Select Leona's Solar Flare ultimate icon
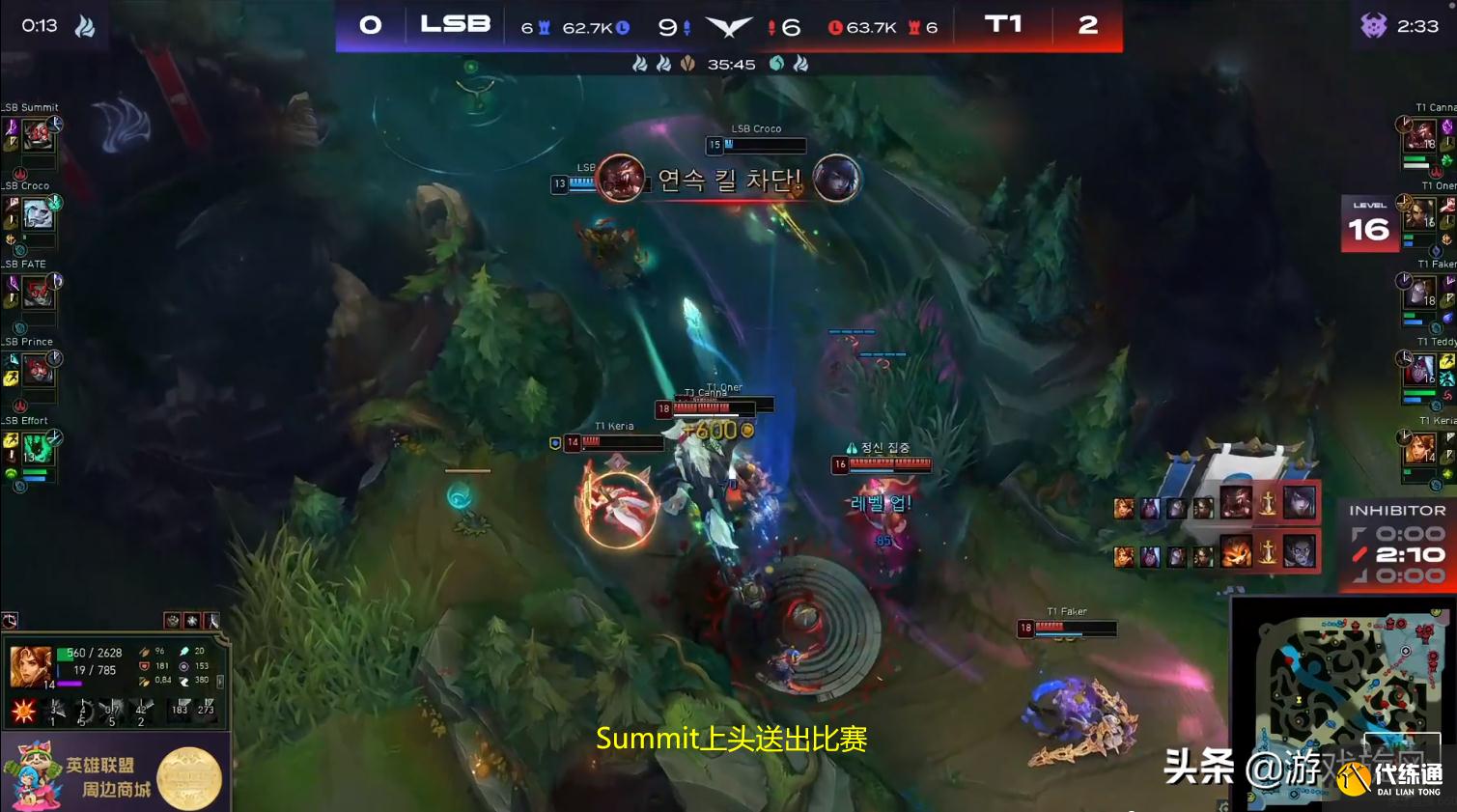1457x812 pixels. coord(23,710)
